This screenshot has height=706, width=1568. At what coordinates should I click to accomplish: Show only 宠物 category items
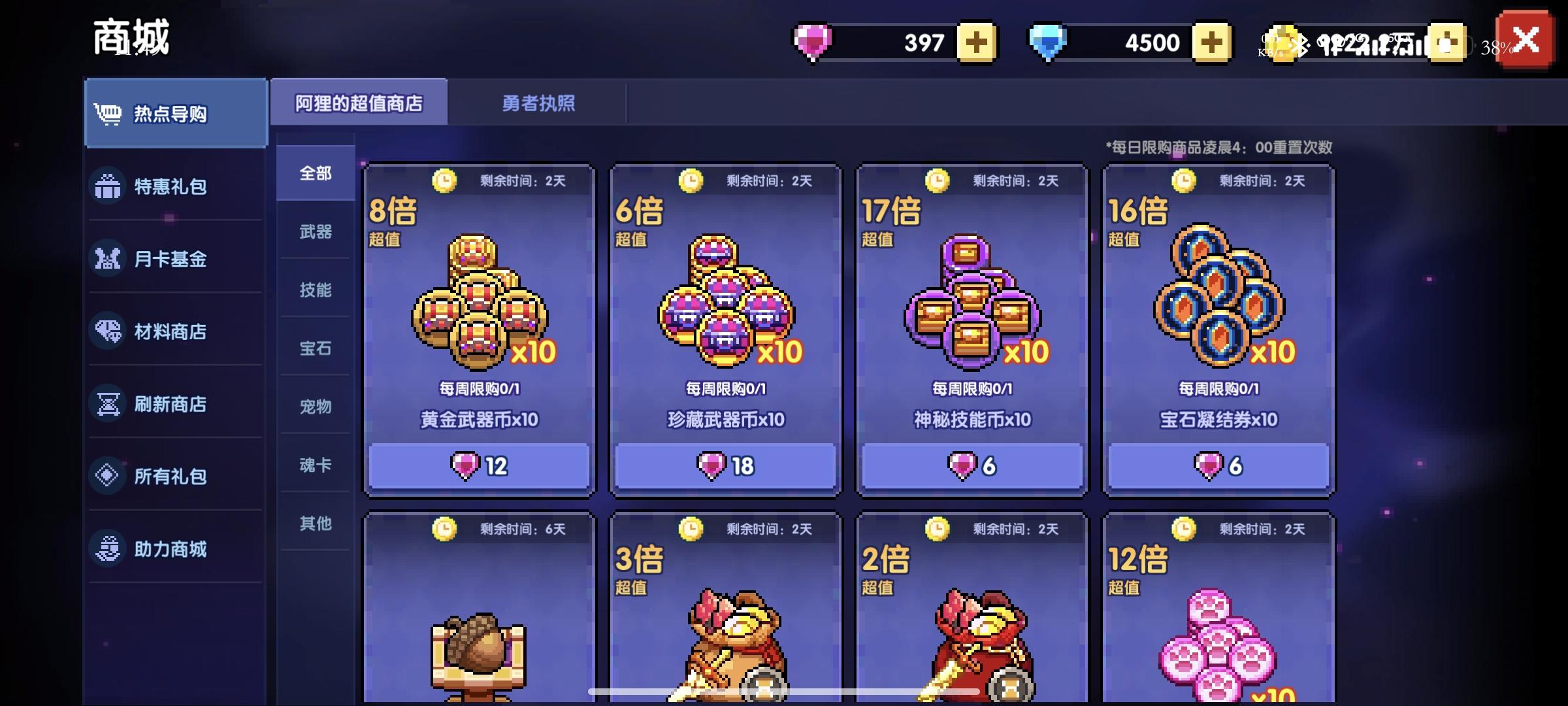click(315, 407)
